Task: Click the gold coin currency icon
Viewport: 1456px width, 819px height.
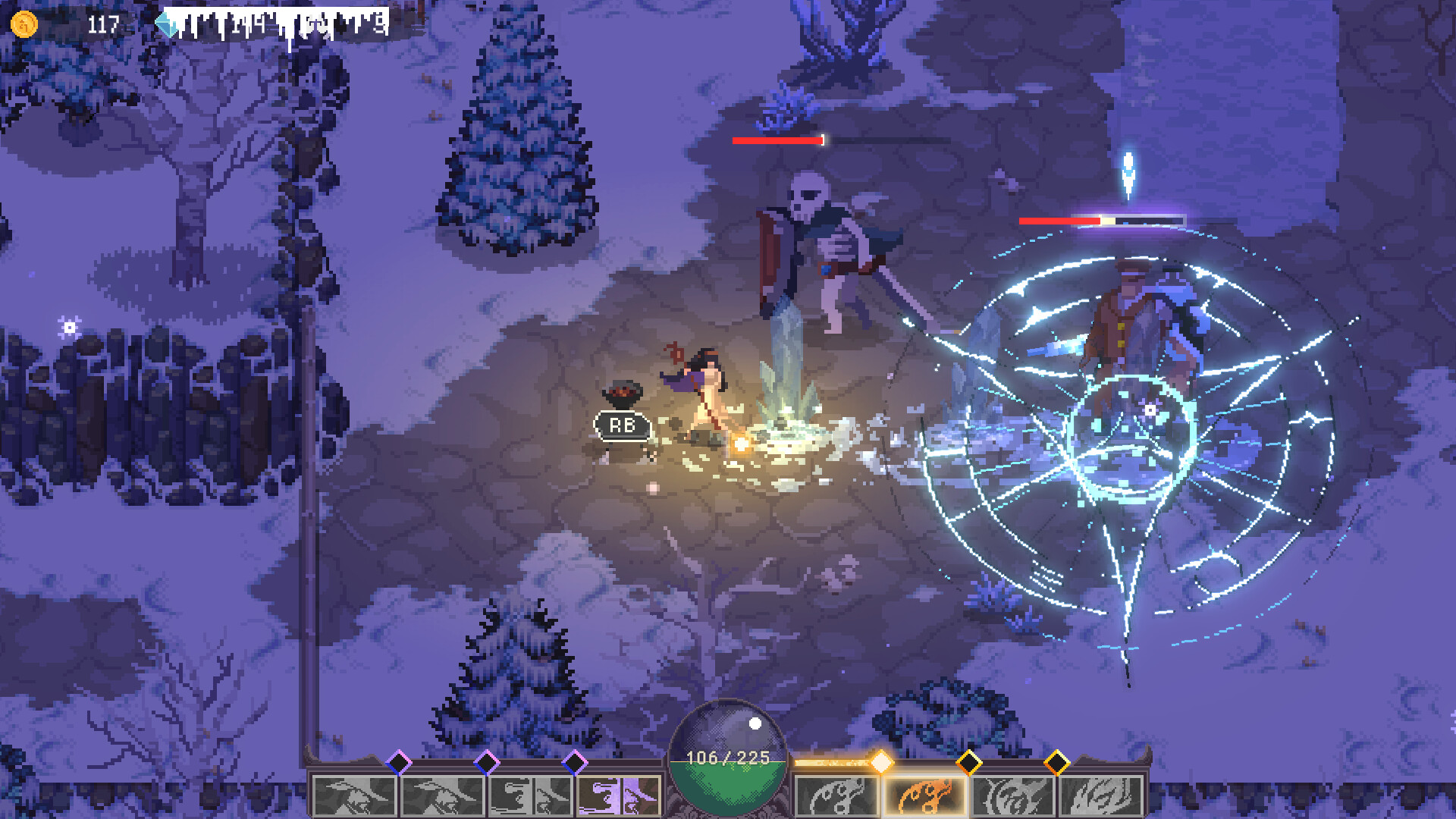Action: click(x=24, y=24)
